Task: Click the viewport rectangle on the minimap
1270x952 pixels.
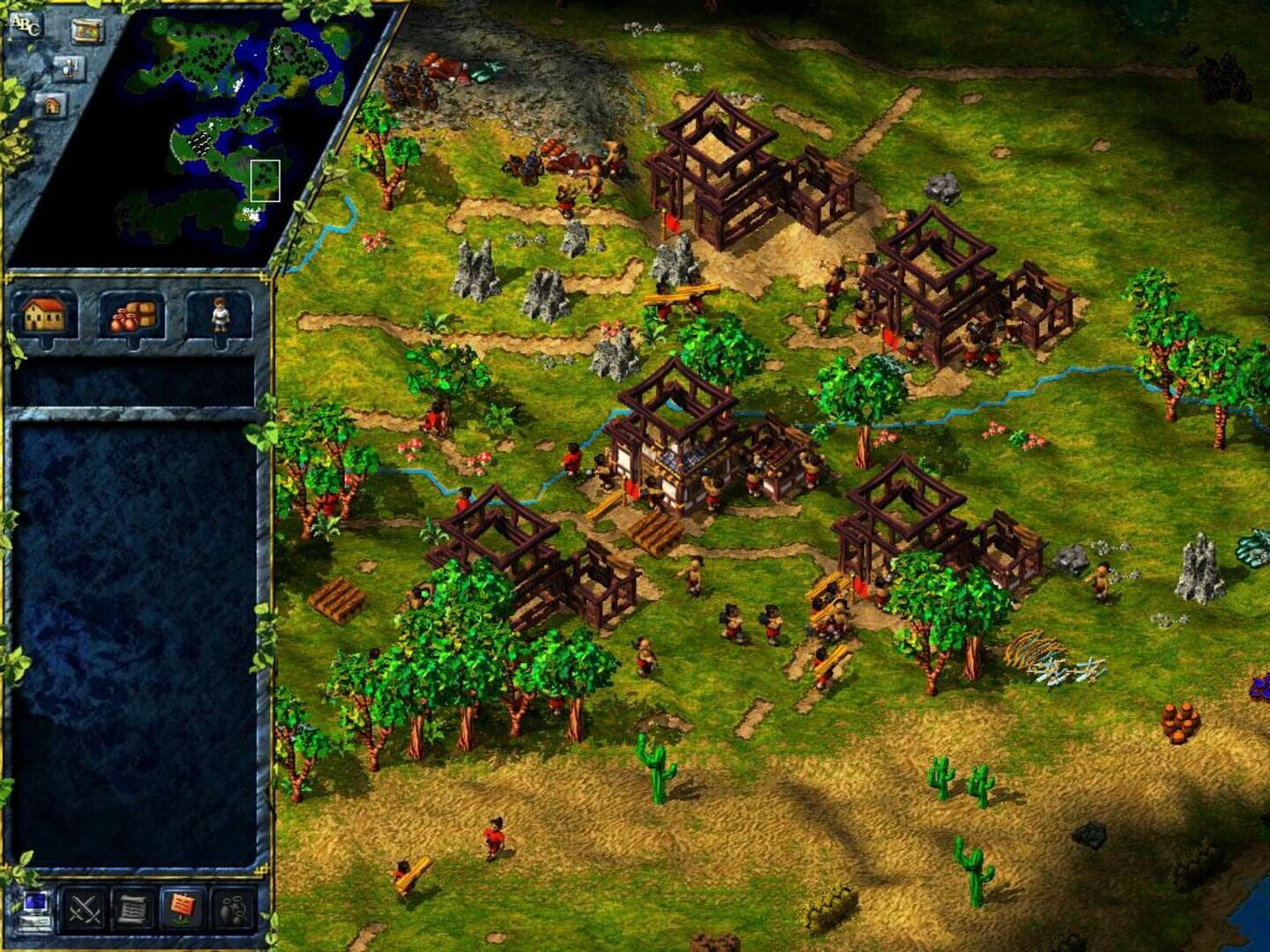Action: click(265, 180)
